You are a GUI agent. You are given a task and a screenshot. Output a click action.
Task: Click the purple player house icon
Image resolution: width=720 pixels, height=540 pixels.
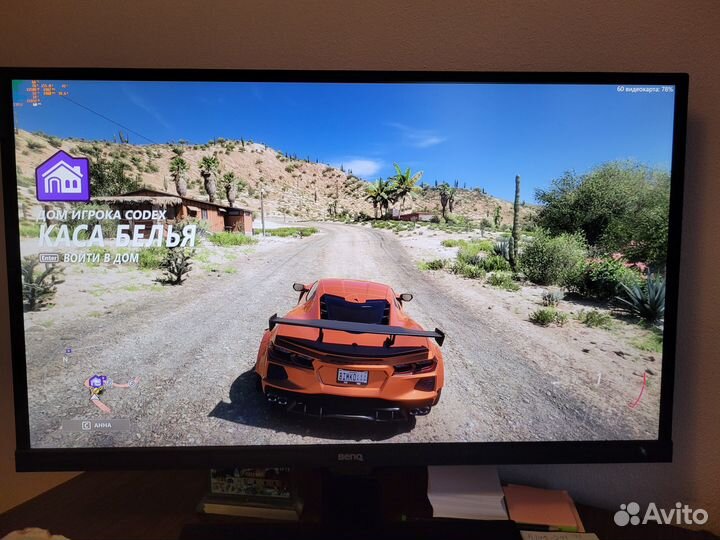(x=62, y=176)
